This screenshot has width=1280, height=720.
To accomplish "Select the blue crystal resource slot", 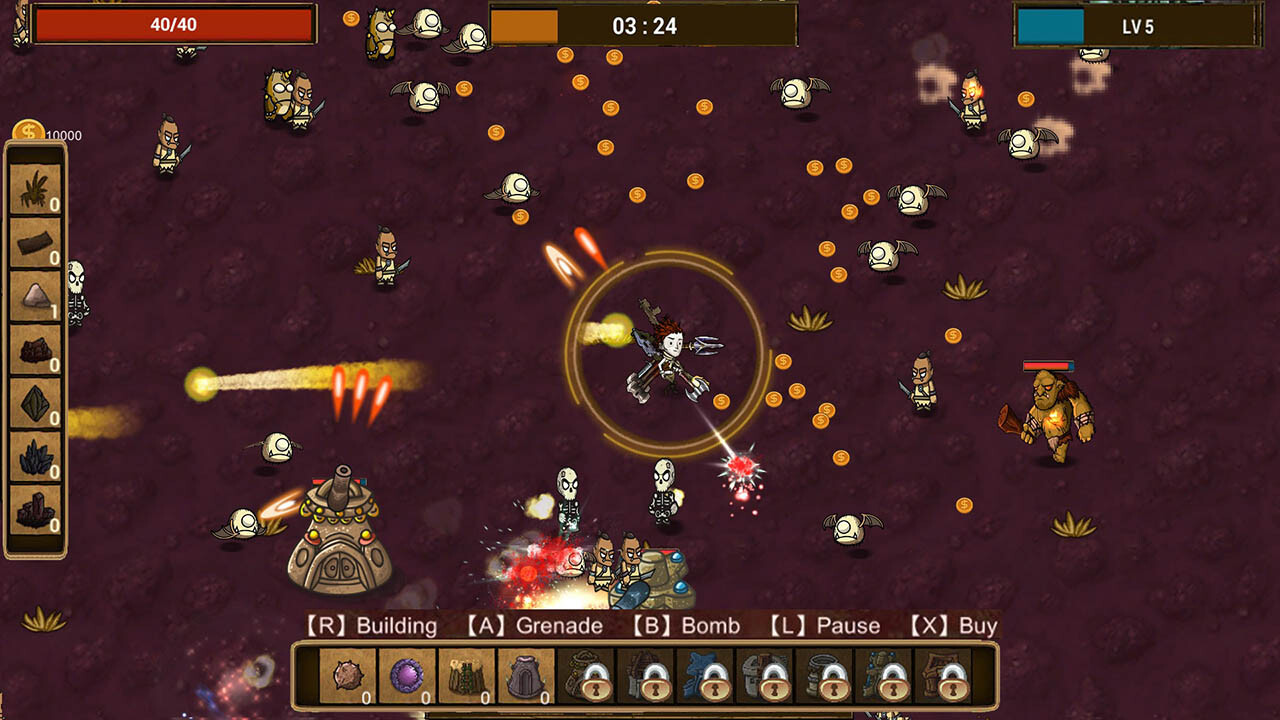I will (x=35, y=452).
